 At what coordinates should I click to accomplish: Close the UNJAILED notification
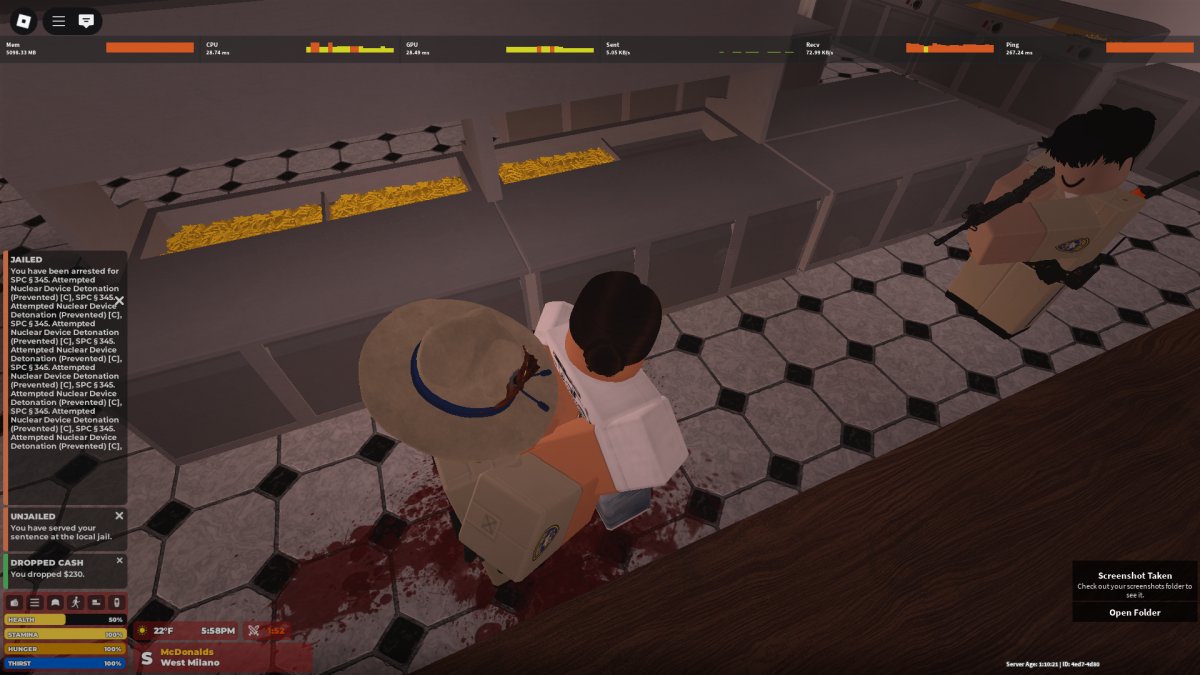click(119, 516)
